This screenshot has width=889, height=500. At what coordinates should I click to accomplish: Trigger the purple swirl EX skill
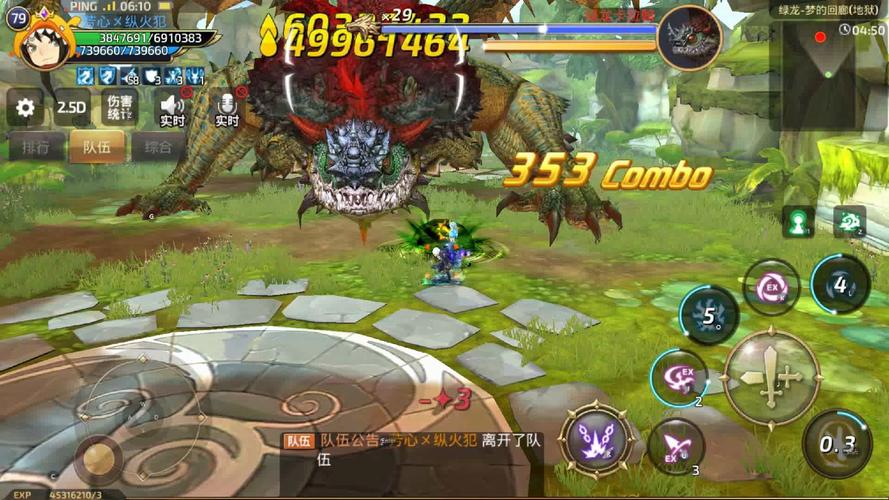coord(679,377)
